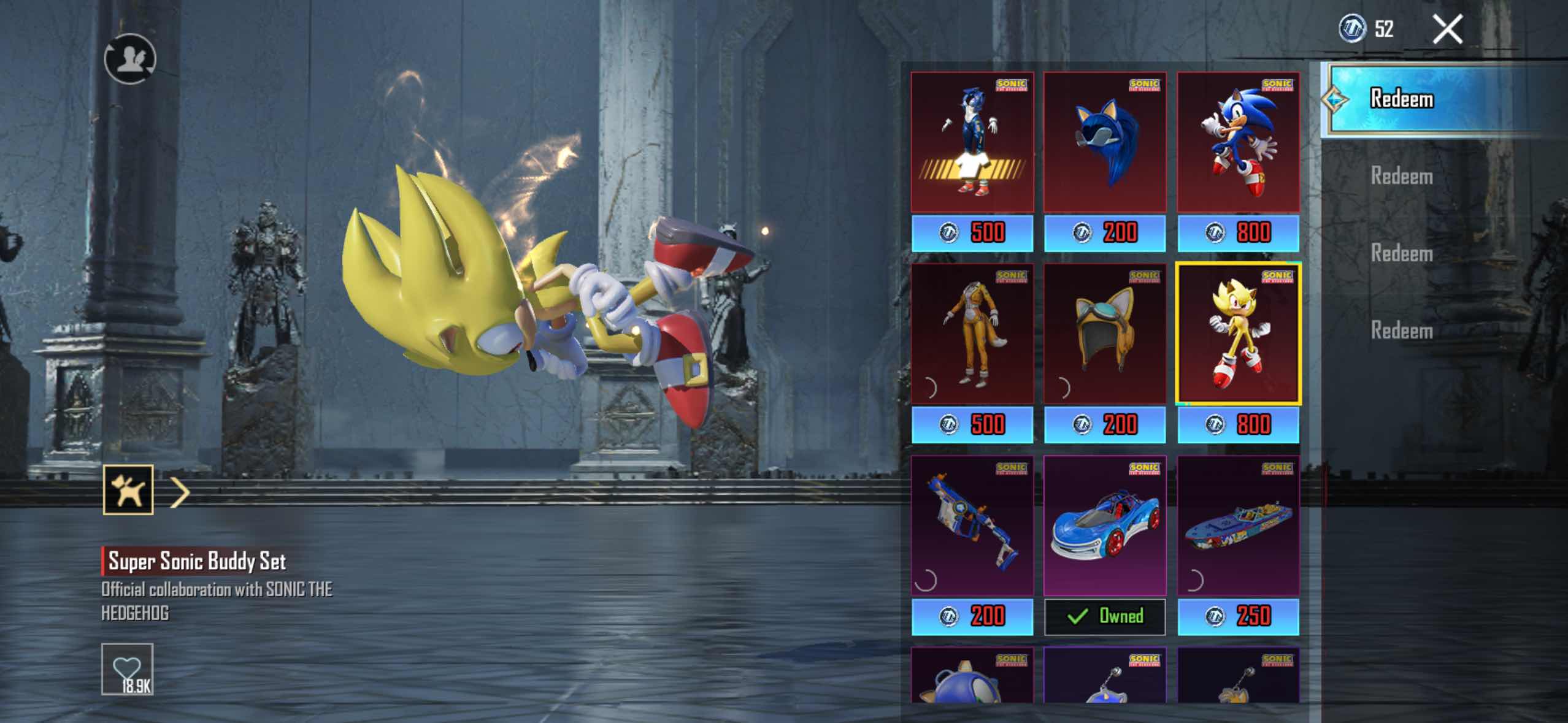
Task: Like the set with the heart button
Action: (x=127, y=668)
